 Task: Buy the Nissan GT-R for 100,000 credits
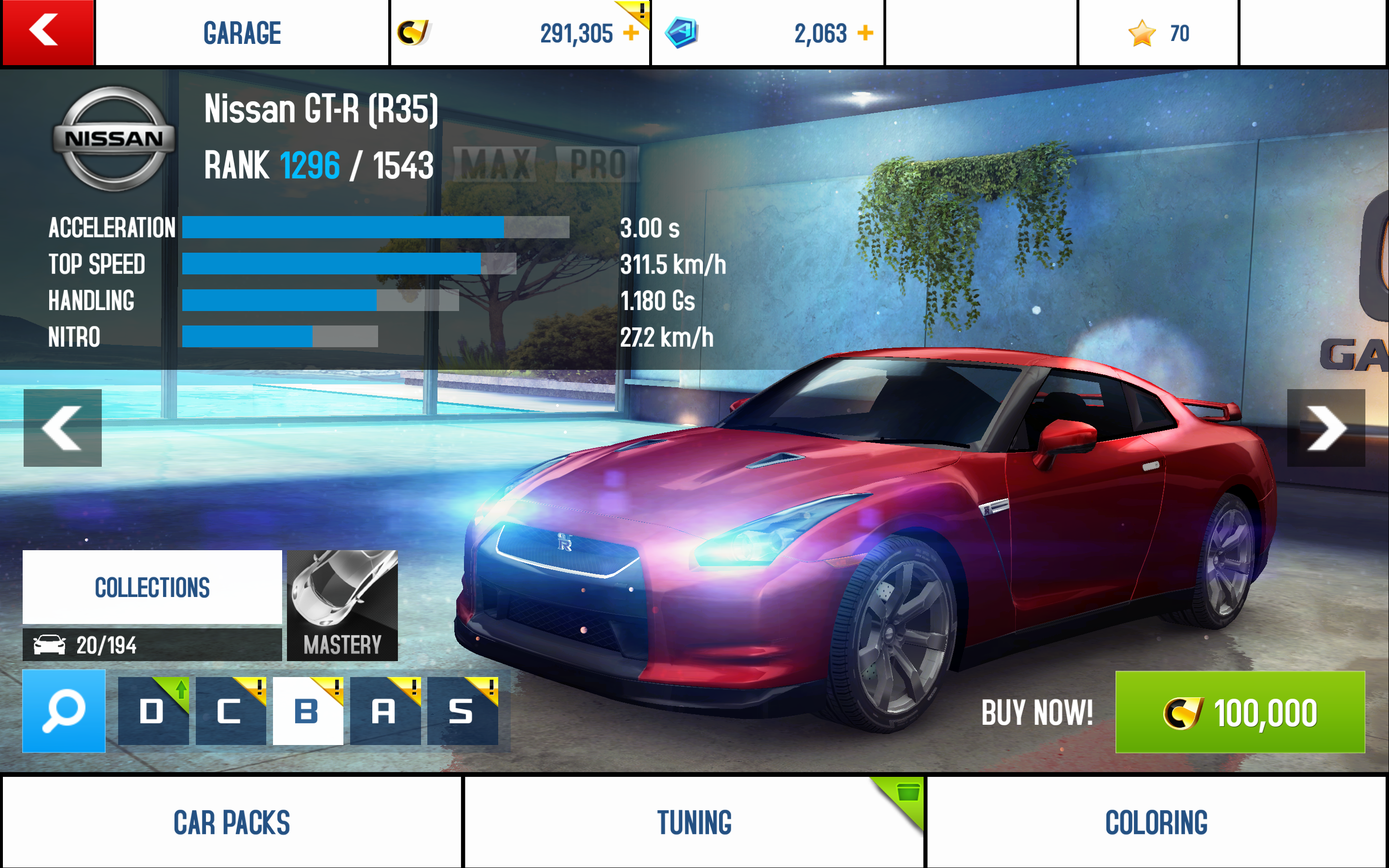1239,712
